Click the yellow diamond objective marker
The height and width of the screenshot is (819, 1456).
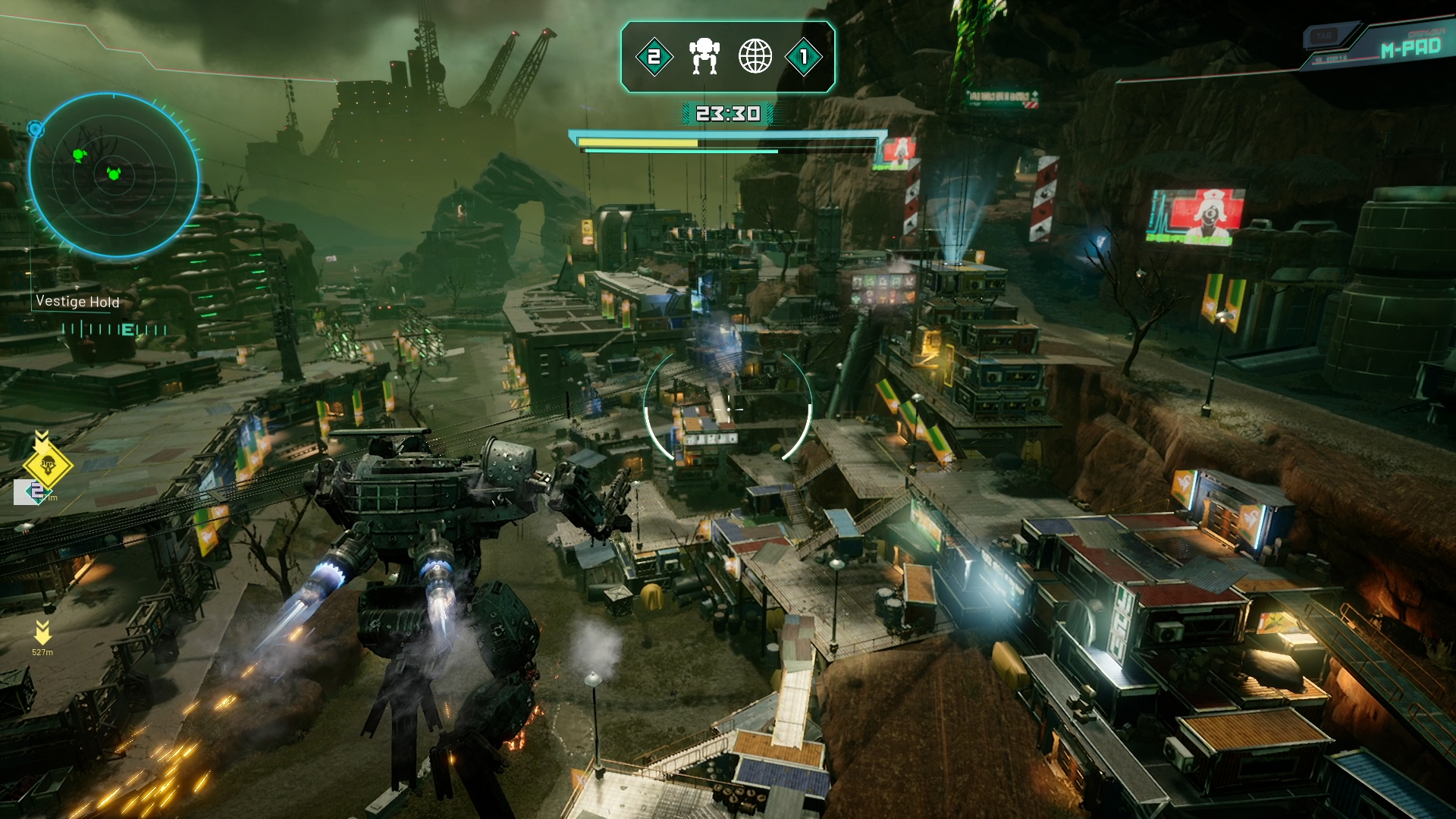[48, 466]
